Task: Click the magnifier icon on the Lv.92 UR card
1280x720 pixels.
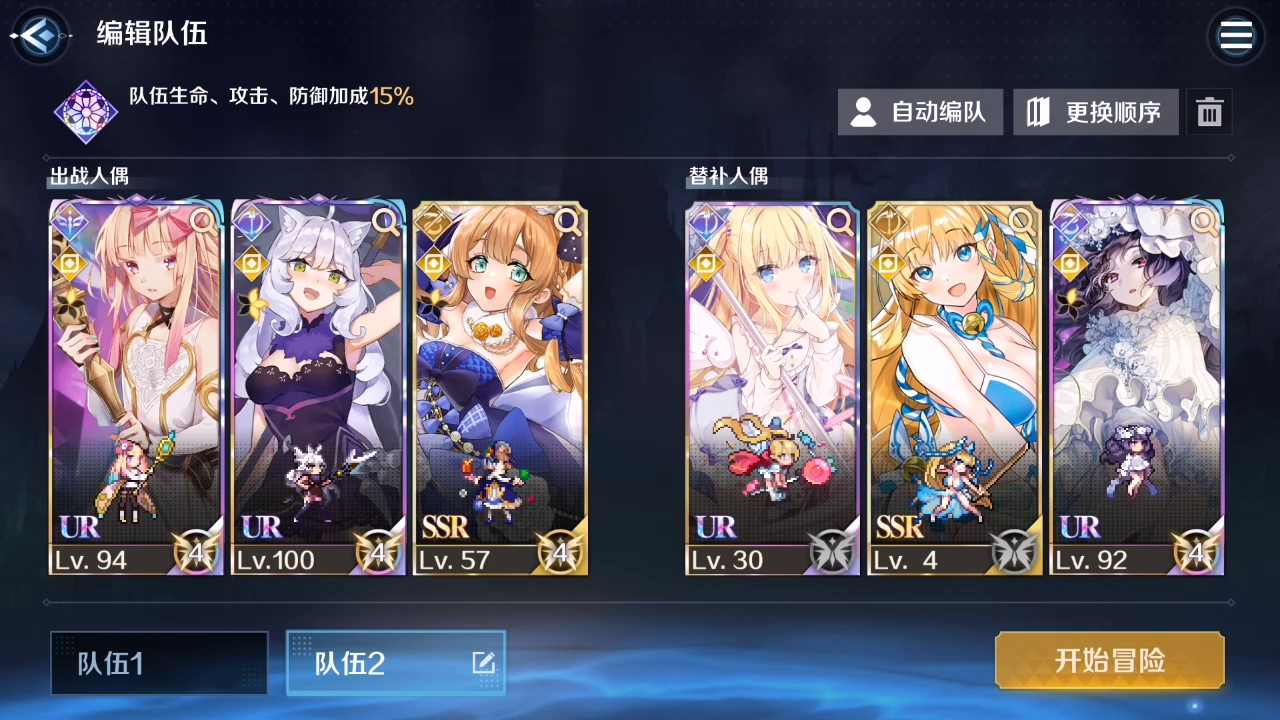Action: click(1204, 223)
